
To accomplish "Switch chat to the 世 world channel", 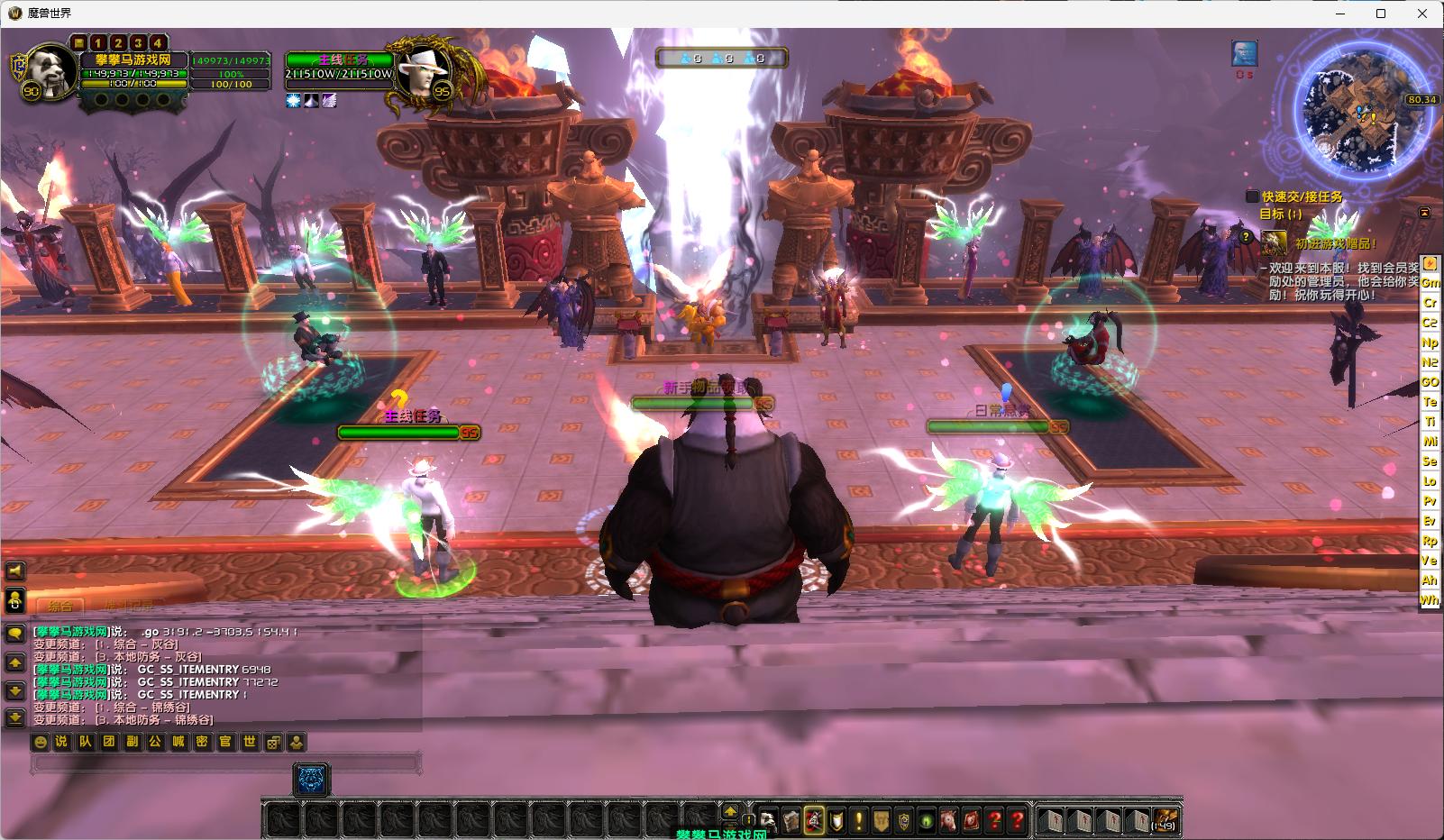I will point(250,742).
